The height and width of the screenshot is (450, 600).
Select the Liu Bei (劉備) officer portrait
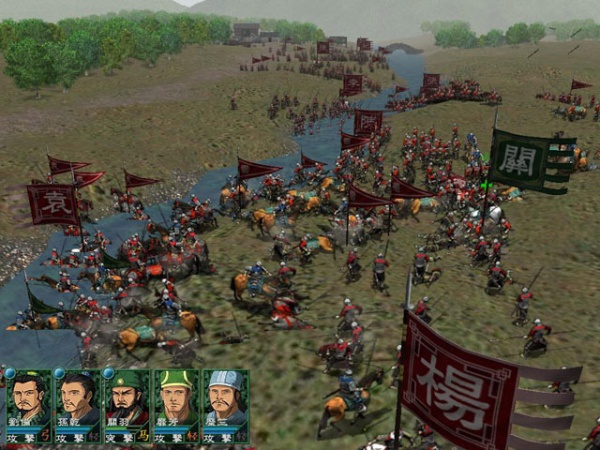pos(28,398)
